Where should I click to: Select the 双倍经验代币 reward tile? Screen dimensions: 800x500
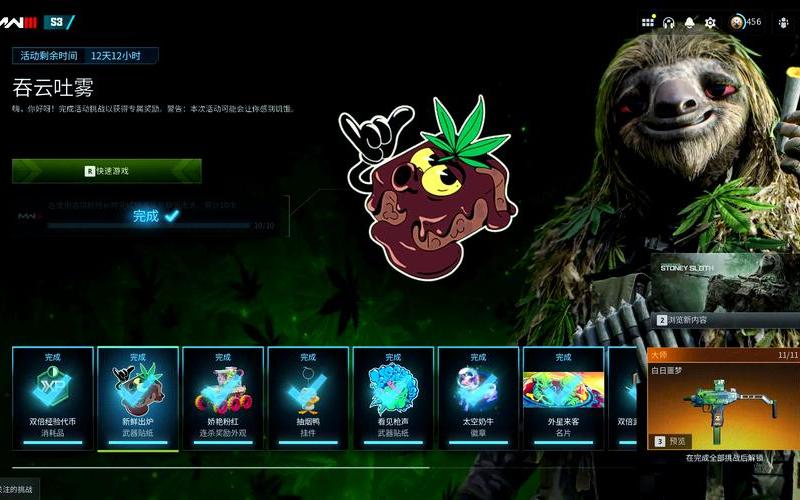point(53,398)
